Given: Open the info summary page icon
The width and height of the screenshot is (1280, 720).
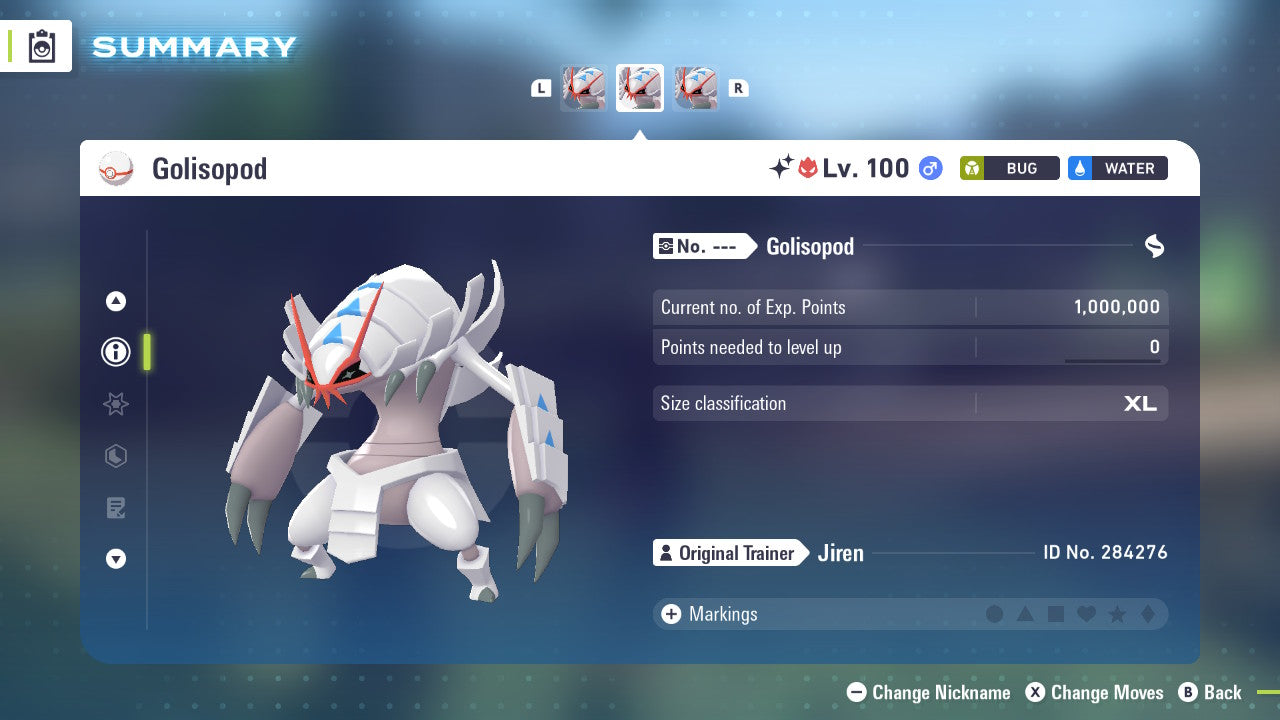Looking at the screenshot, I should pos(115,352).
